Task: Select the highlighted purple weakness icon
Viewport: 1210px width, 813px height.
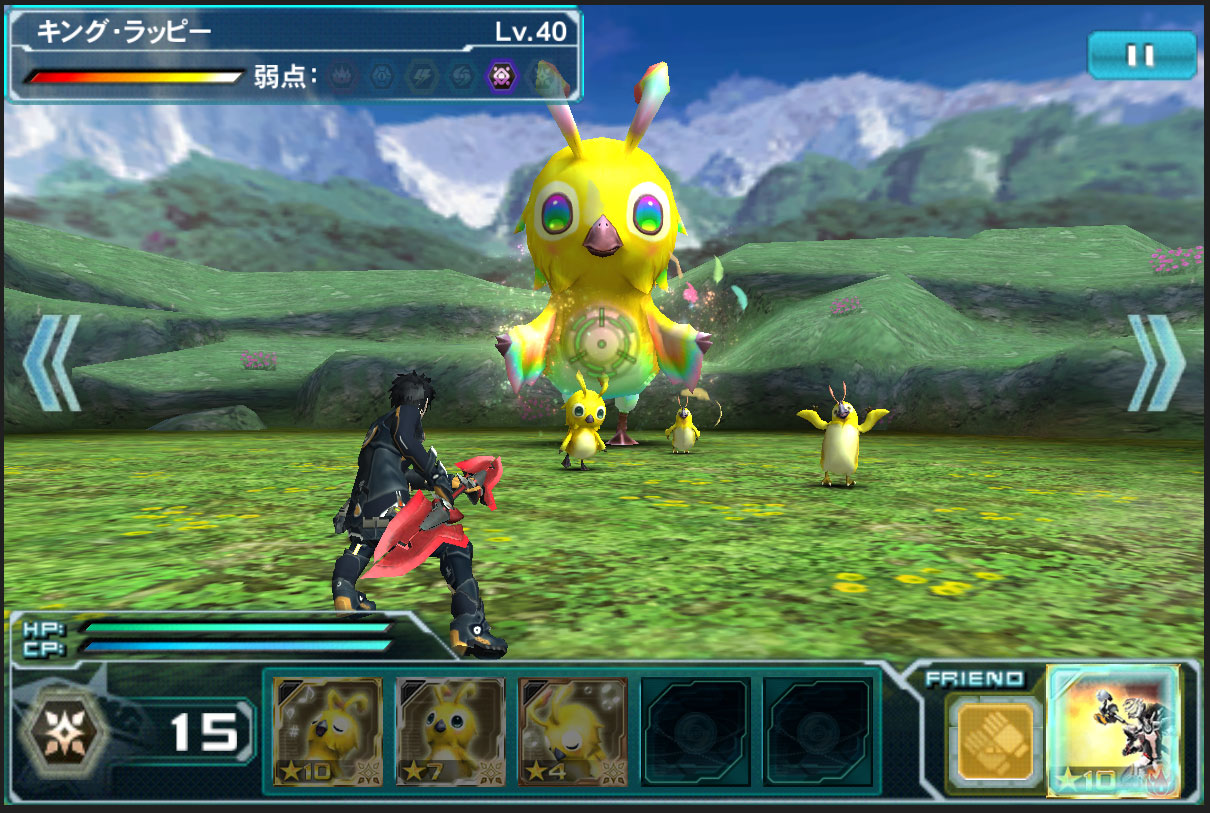Action: point(499,76)
